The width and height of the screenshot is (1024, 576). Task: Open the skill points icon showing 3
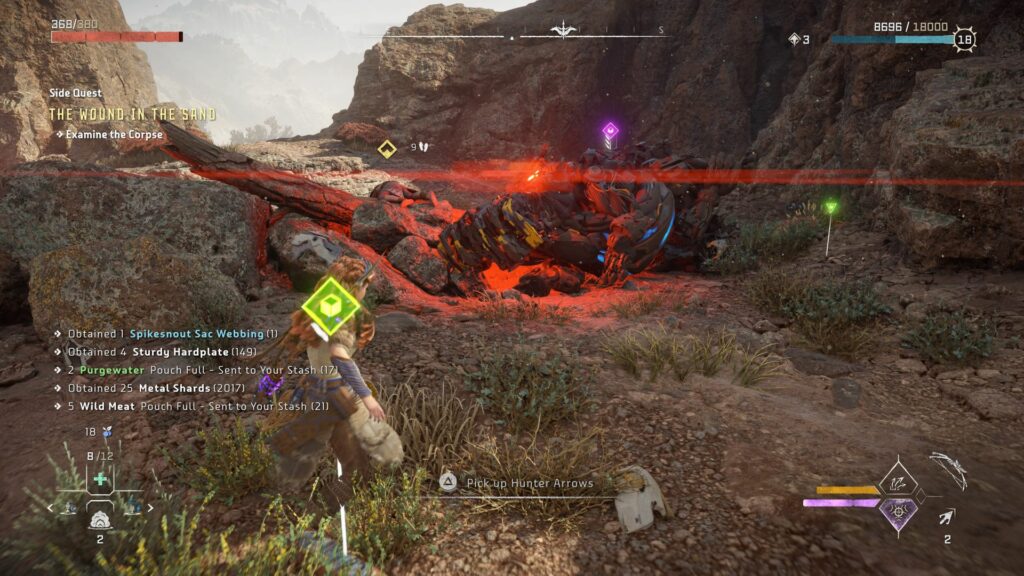(794, 40)
